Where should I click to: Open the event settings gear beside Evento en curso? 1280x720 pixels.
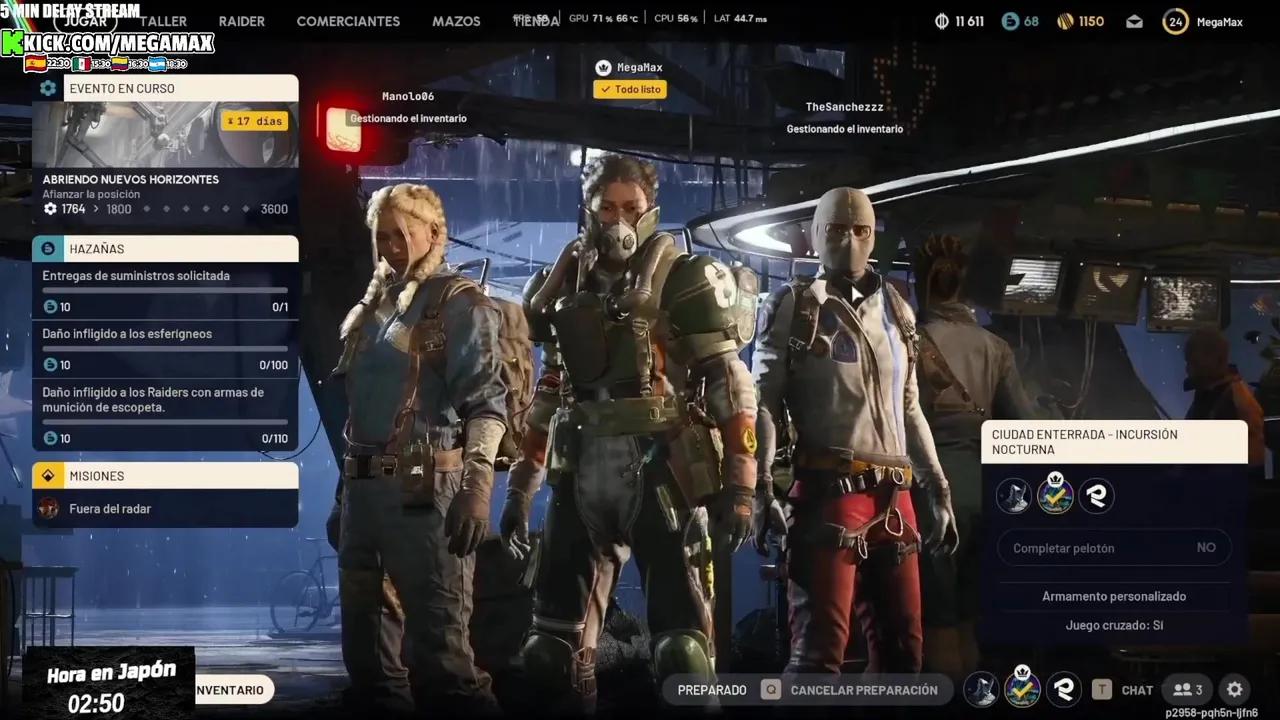(x=48, y=88)
